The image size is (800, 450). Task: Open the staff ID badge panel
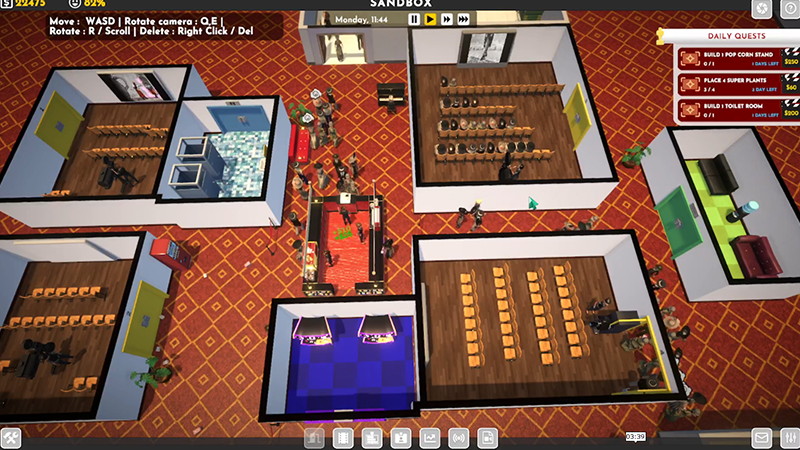pyautogui.click(x=400, y=438)
